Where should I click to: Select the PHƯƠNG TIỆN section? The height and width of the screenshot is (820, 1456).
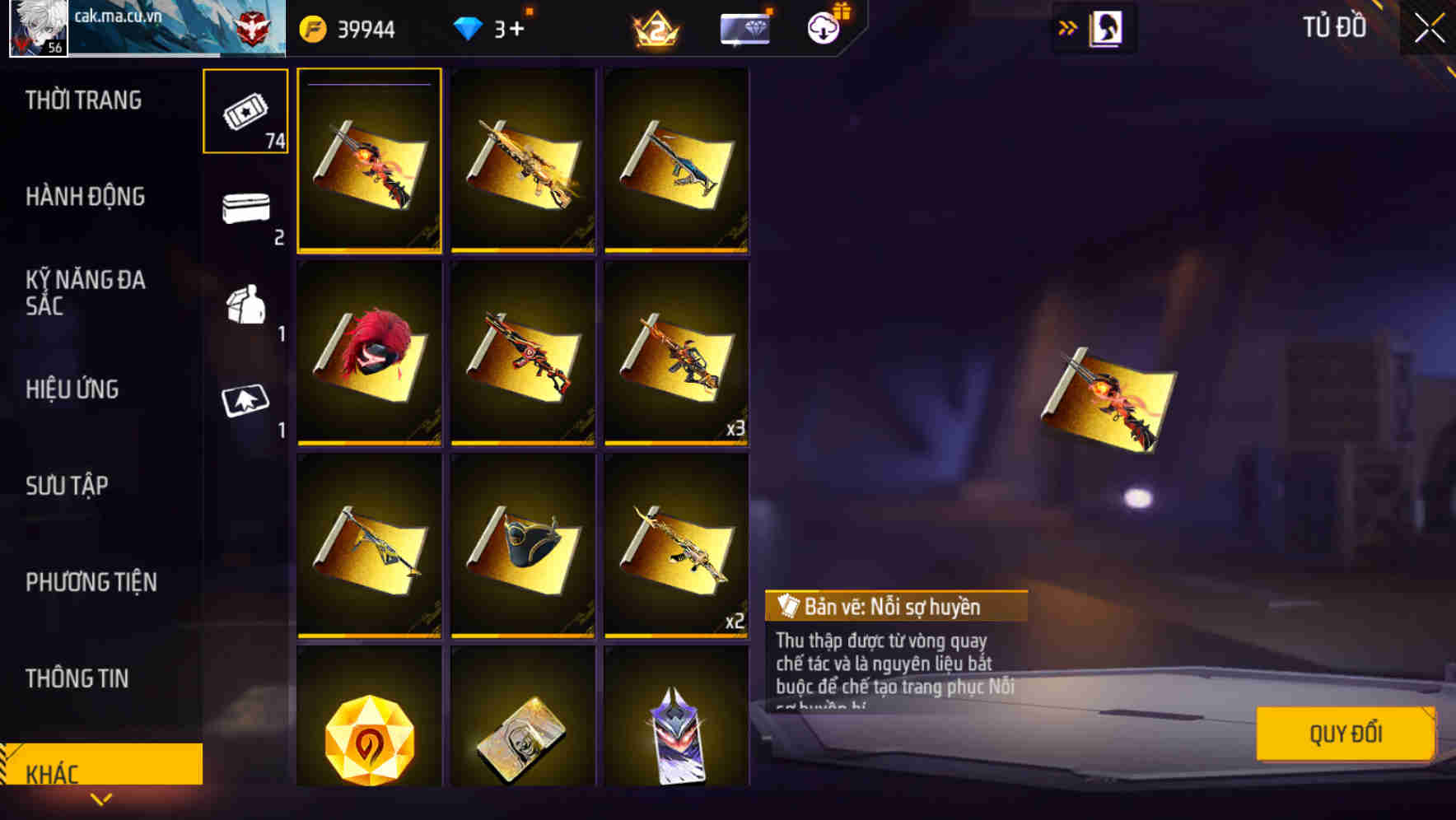click(91, 582)
